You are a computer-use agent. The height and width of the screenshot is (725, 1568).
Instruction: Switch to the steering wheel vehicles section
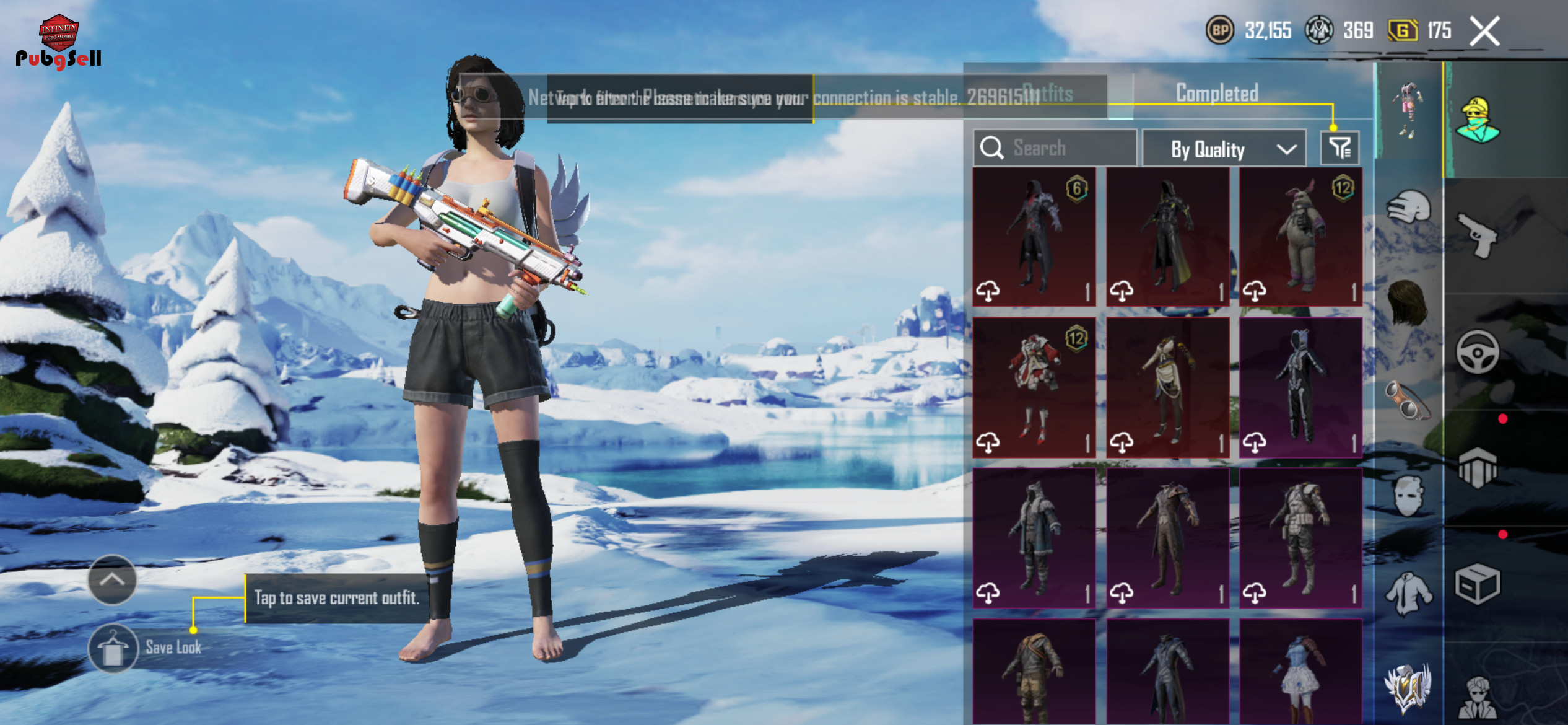[x=1478, y=352]
